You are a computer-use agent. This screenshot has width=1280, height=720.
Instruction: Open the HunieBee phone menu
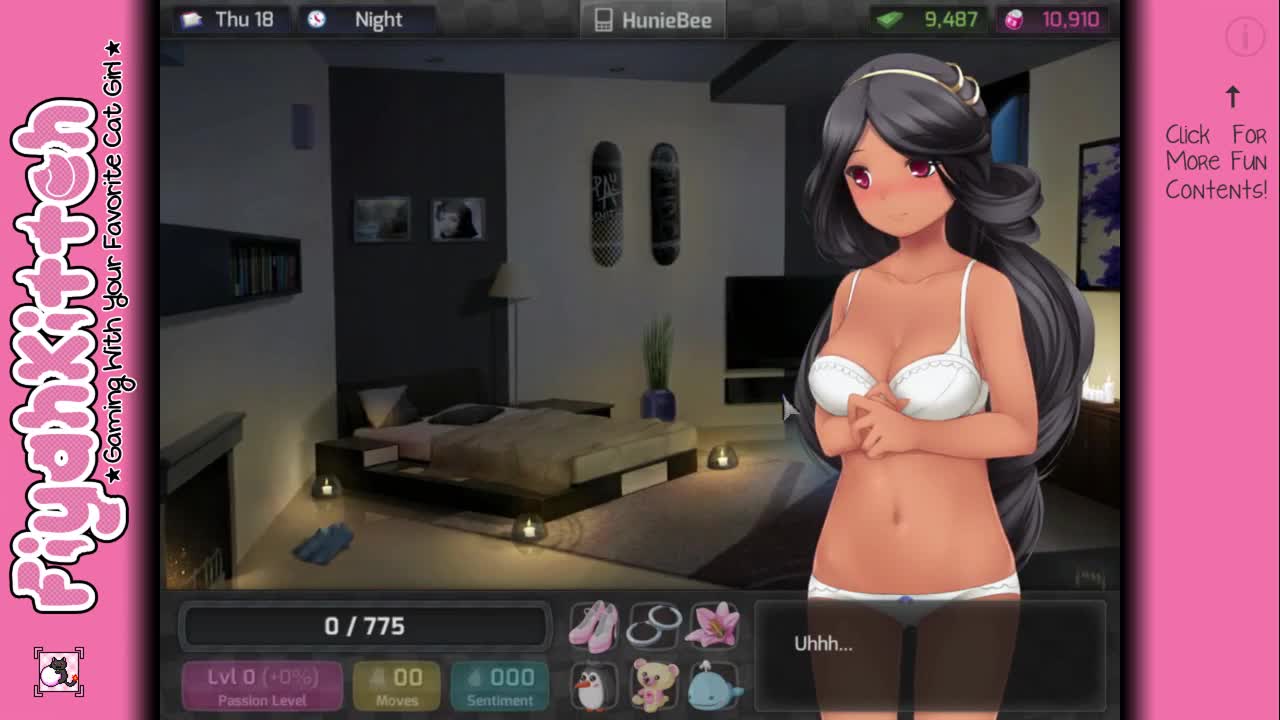[653, 20]
